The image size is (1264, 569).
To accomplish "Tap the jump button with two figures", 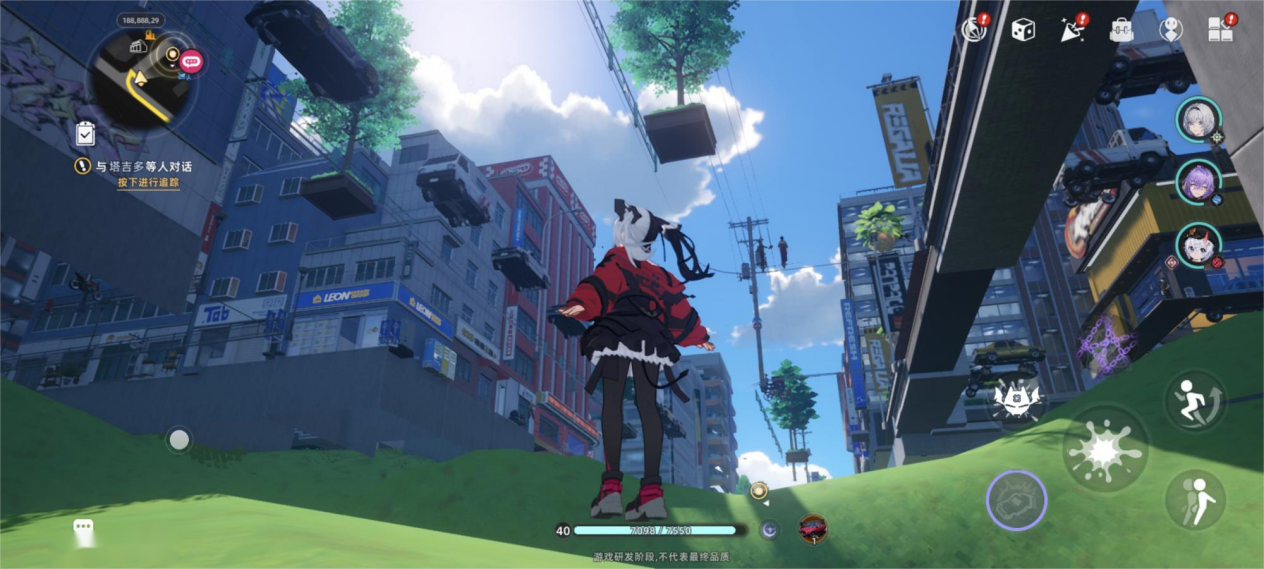I will [x=1195, y=498].
